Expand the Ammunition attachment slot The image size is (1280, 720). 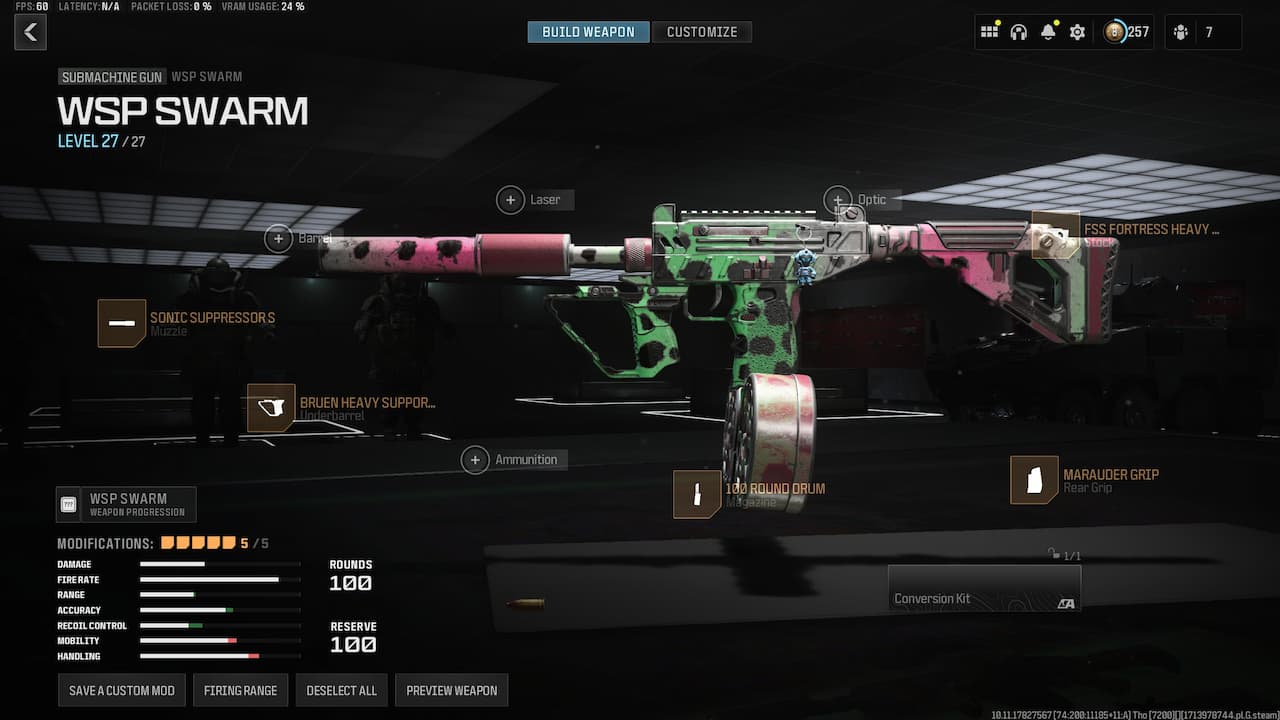point(475,459)
